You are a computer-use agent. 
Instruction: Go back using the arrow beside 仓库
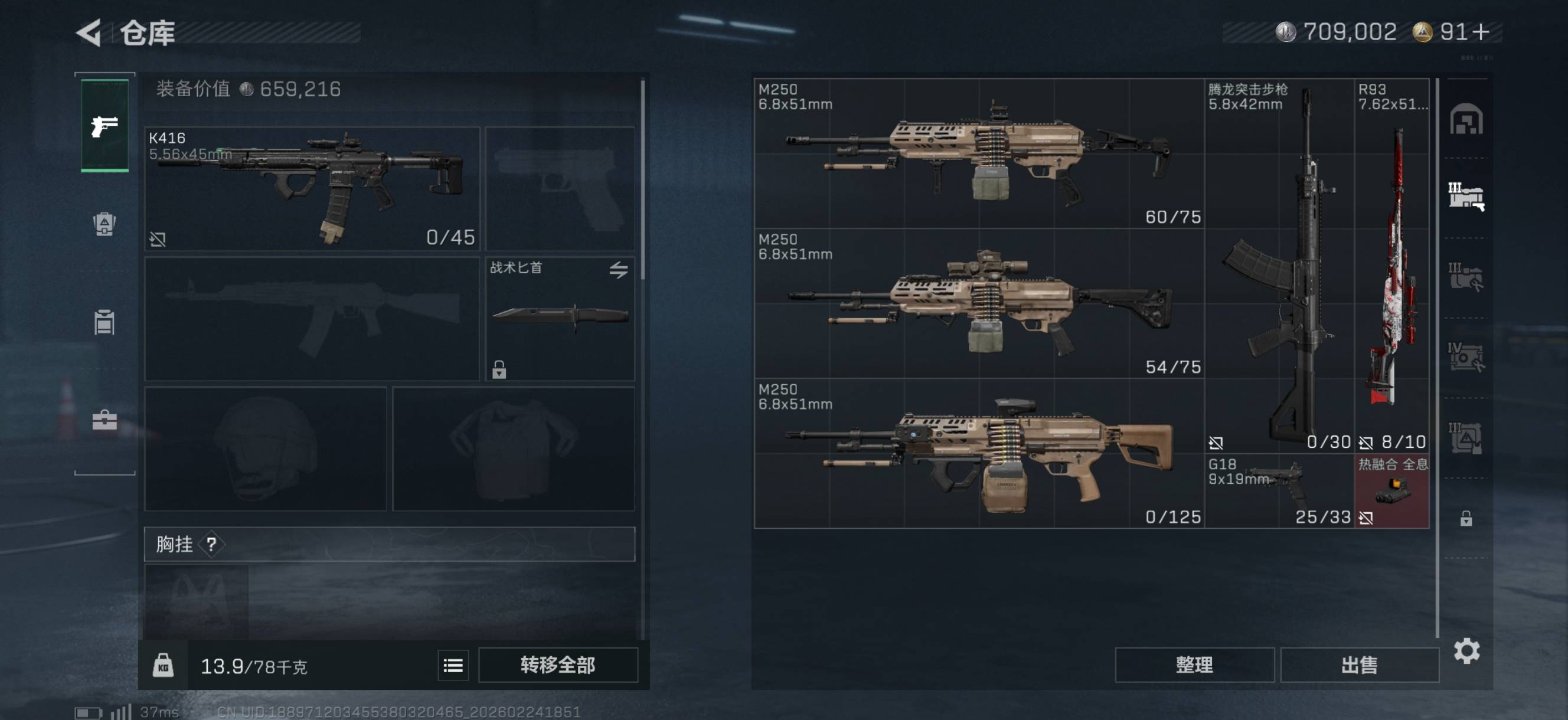click(x=90, y=33)
